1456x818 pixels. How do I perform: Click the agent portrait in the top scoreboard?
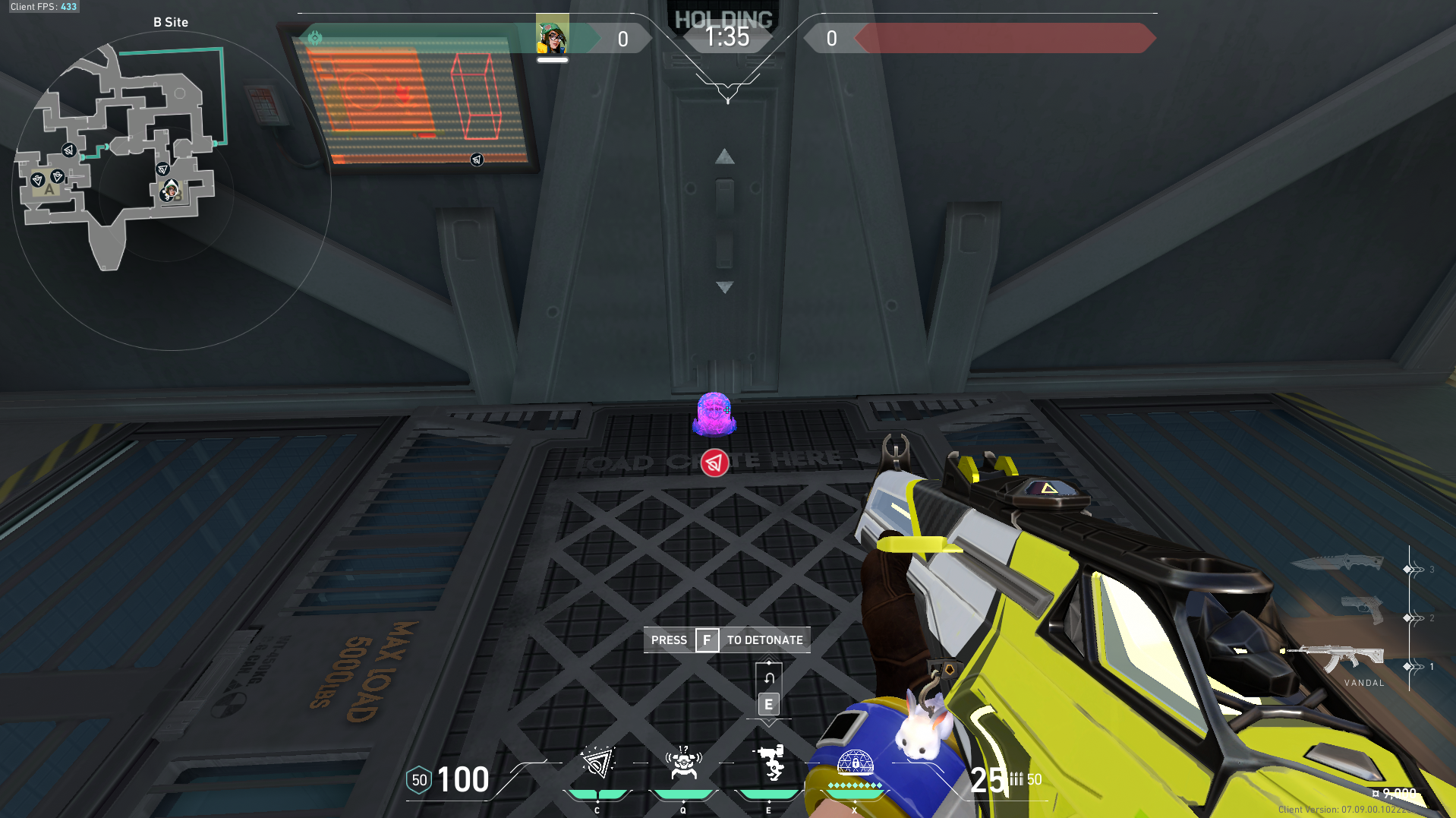553,36
